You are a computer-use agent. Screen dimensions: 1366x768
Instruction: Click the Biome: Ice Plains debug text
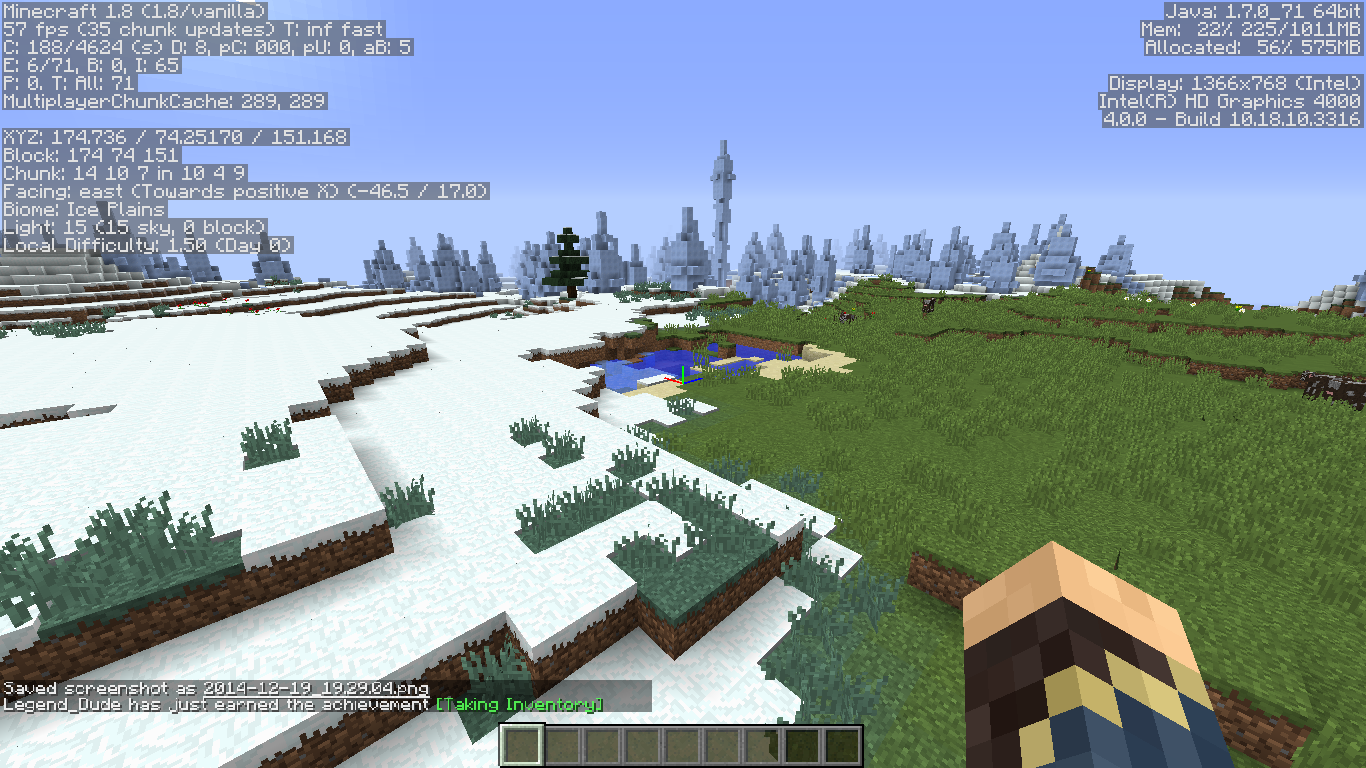tap(85, 210)
